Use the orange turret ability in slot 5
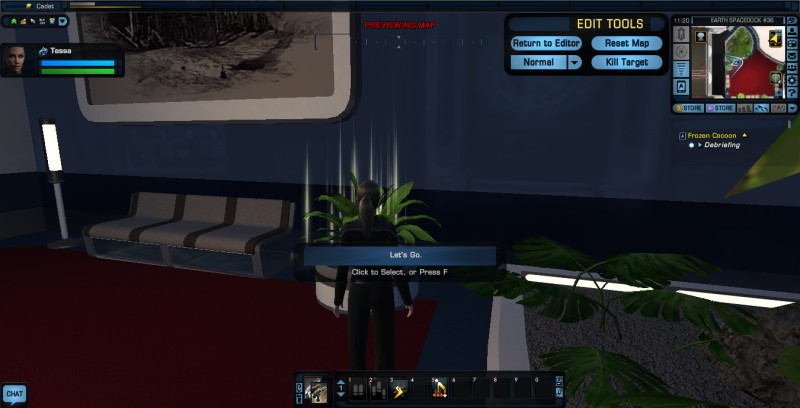 tap(439, 391)
